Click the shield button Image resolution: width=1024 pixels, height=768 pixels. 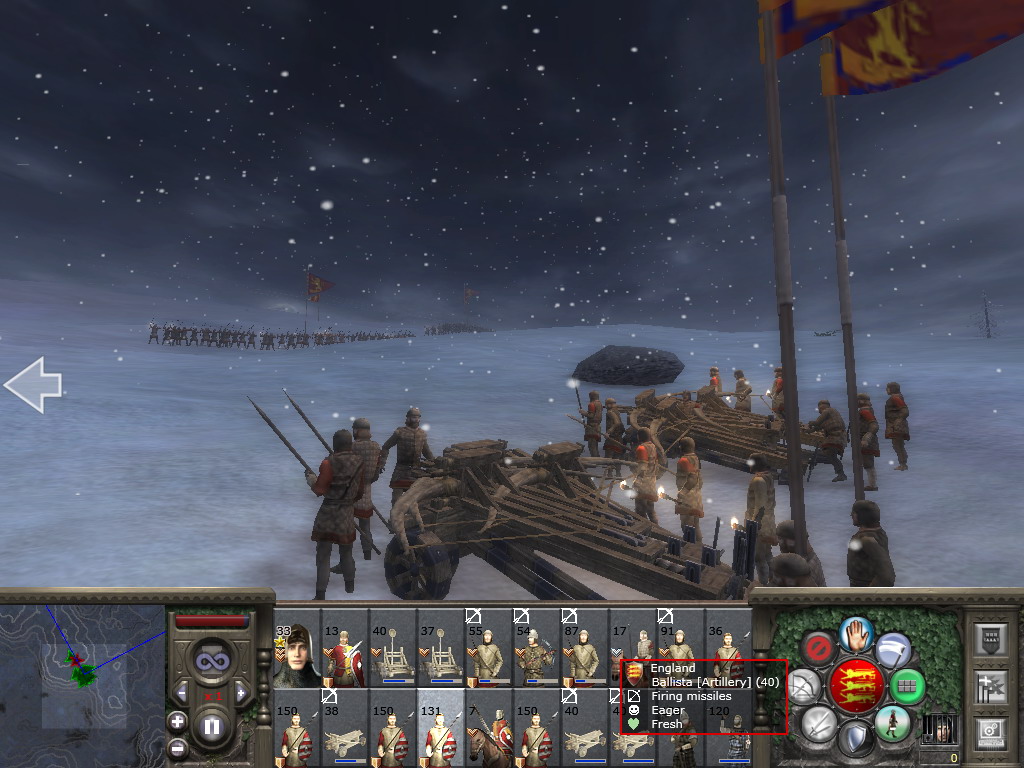pyautogui.click(x=855, y=739)
